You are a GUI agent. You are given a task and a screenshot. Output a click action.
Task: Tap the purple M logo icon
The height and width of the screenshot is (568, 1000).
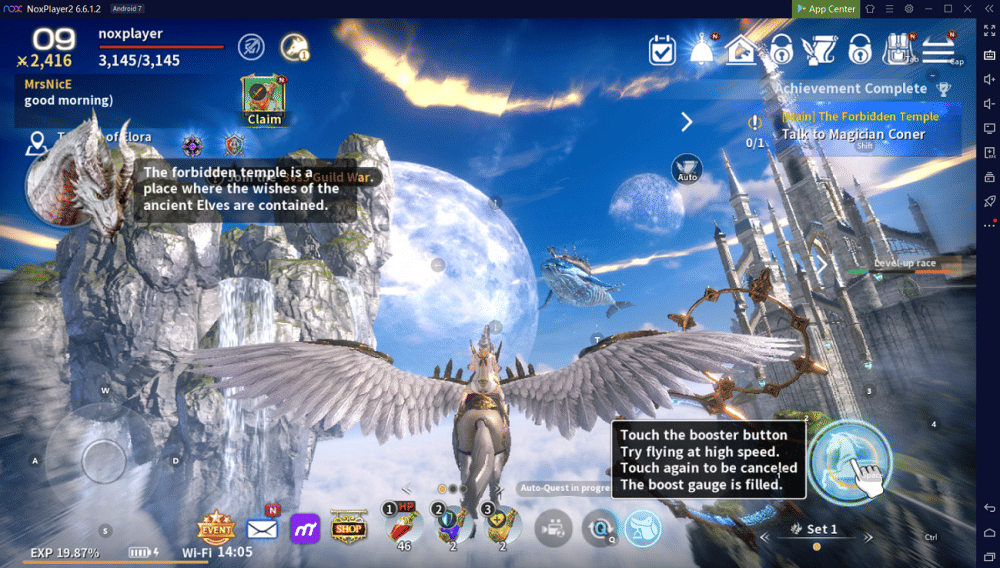[305, 528]
